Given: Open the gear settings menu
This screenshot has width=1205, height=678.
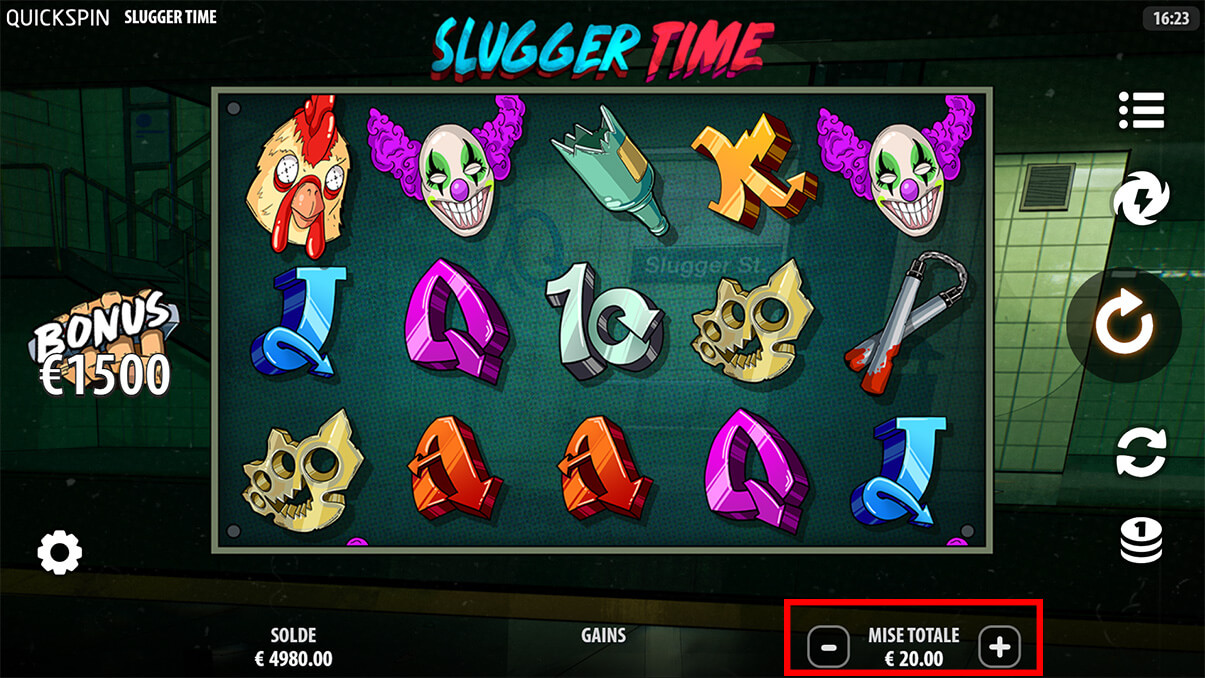Looking at the screenshot, I should click(x=59, y=552).
